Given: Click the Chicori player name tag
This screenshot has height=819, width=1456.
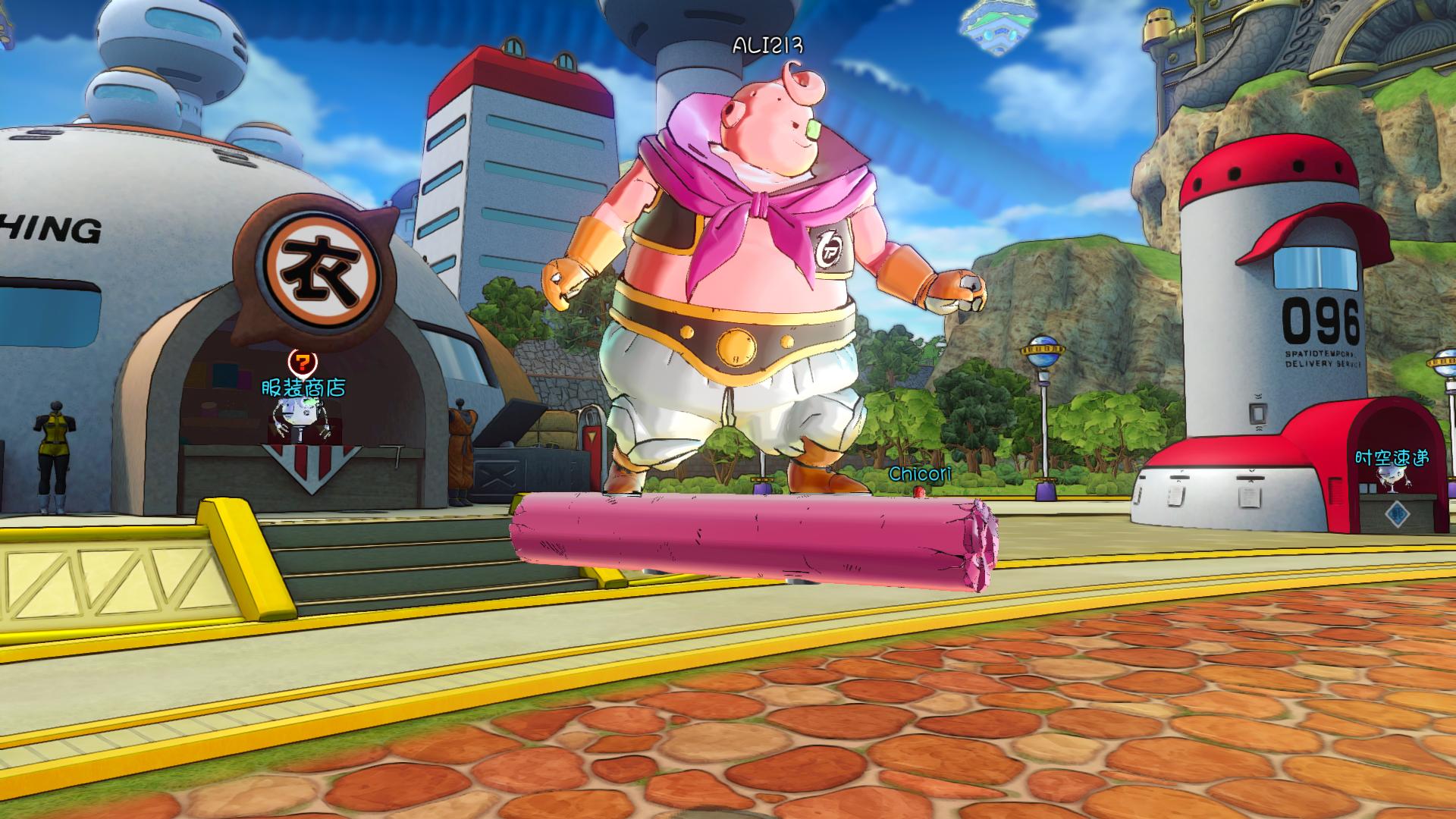Looking at the screenshot, I should point(920,474).
